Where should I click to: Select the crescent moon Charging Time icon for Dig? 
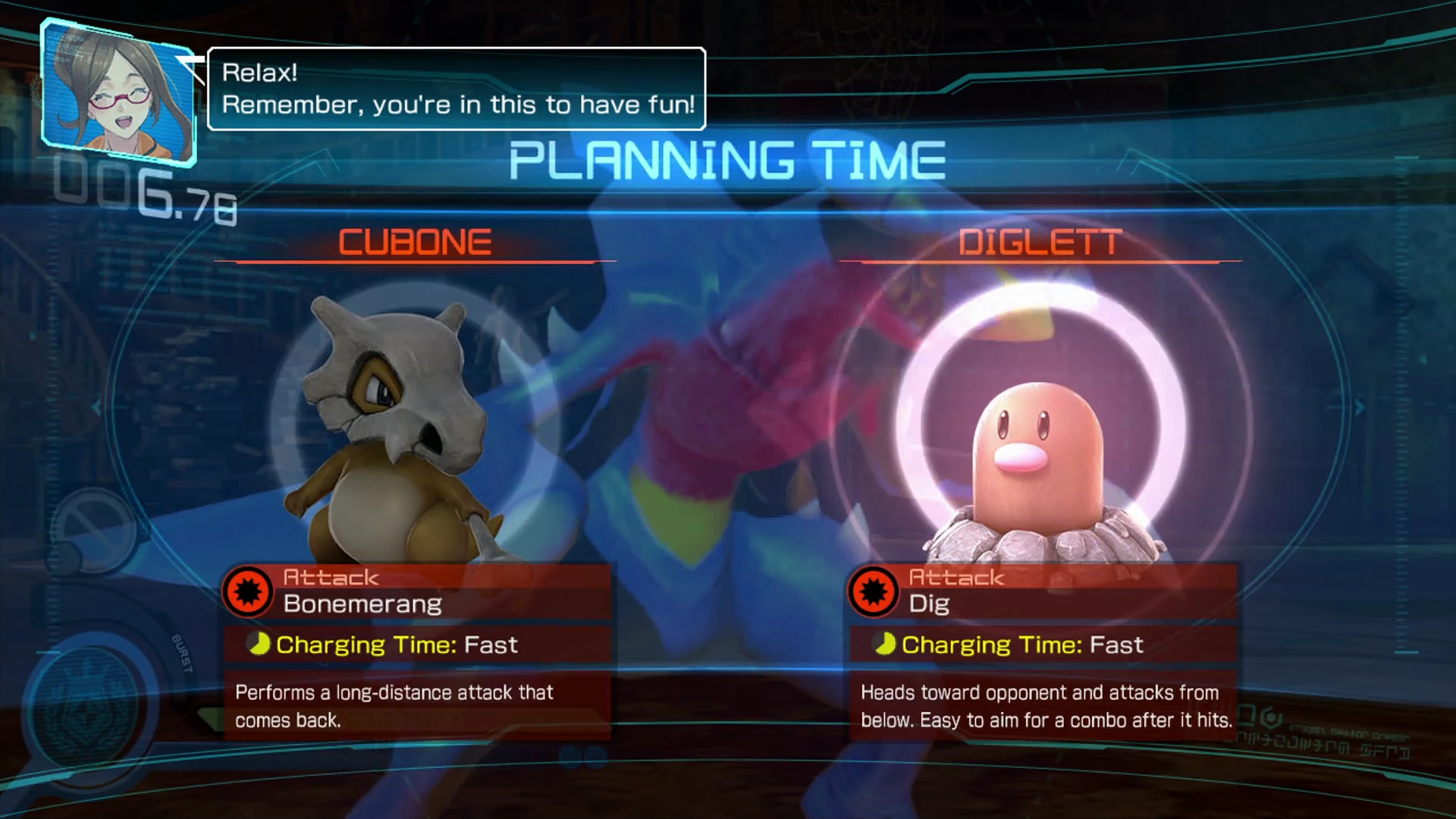click(x=886, y=645)
